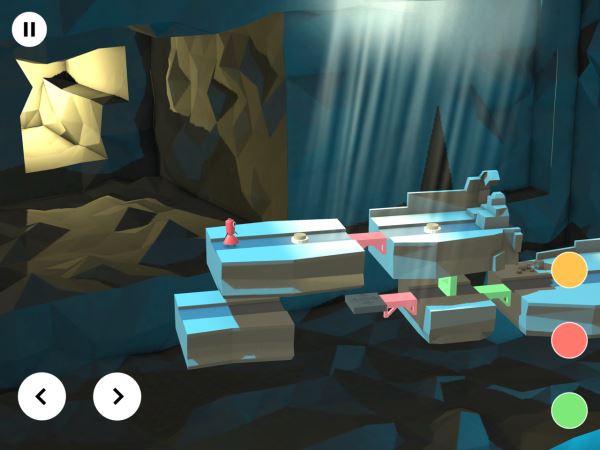This screenshot has width=600, height=450.
Task: Activate the red color button
Action: [569, 340]
